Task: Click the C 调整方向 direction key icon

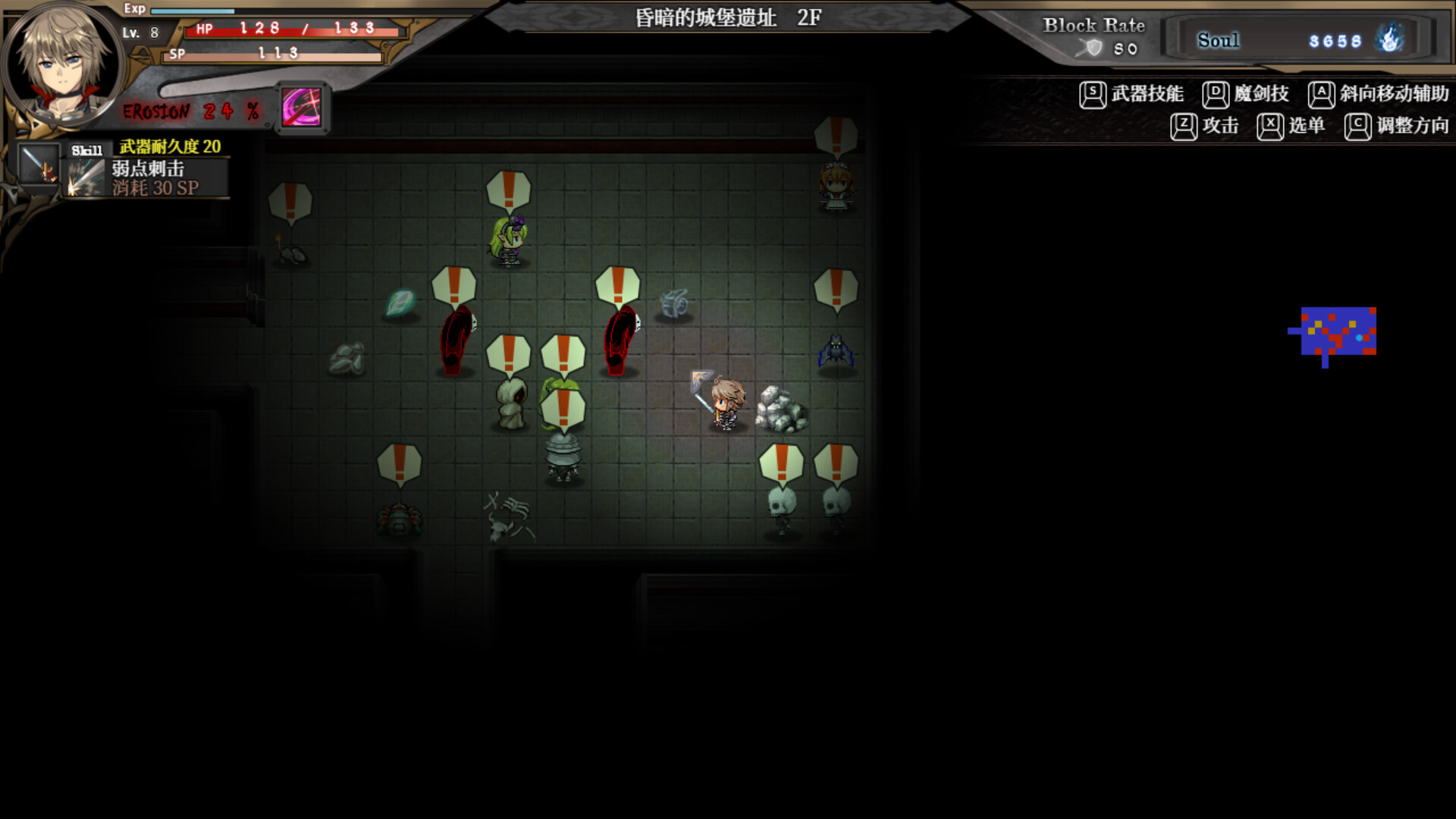Action: coord(1357,126)
